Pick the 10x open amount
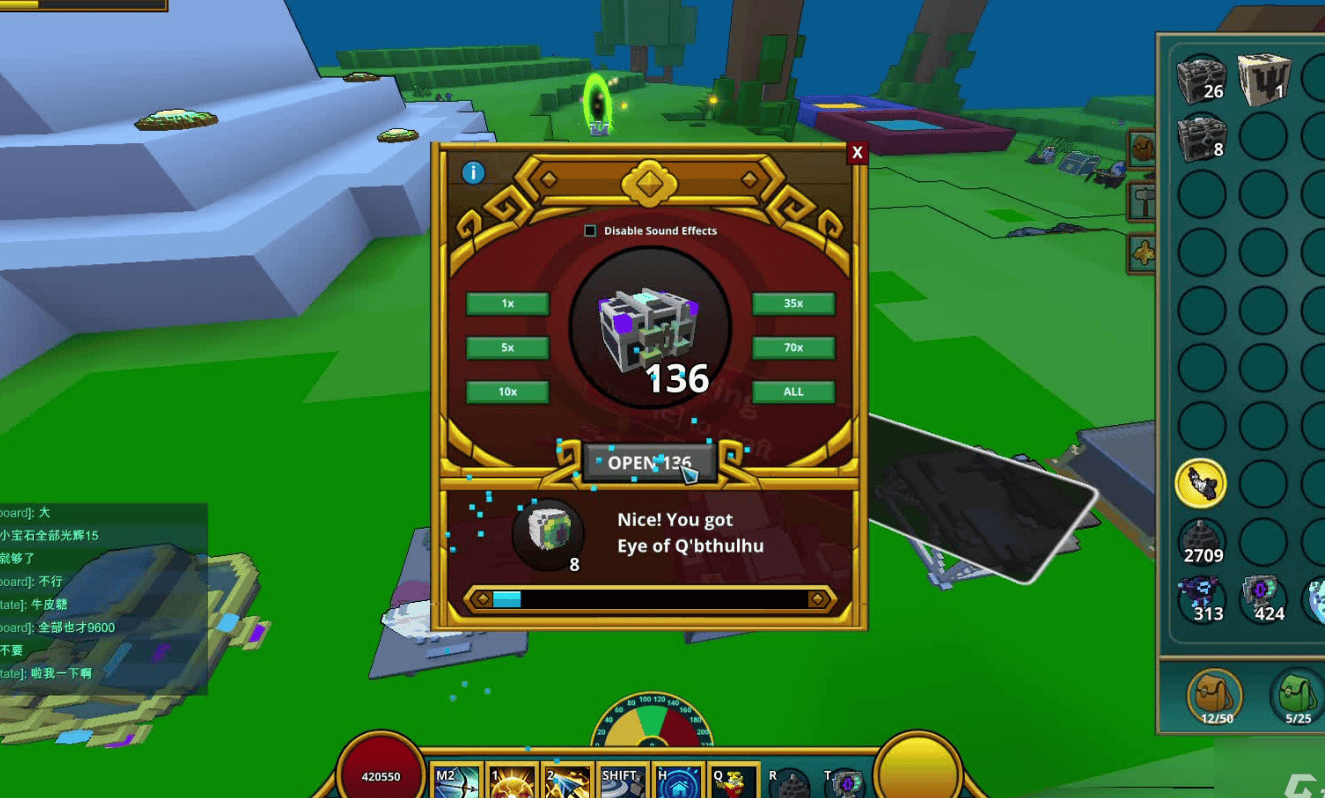This screenshot has width=1325, height=798. pos(508,392)
